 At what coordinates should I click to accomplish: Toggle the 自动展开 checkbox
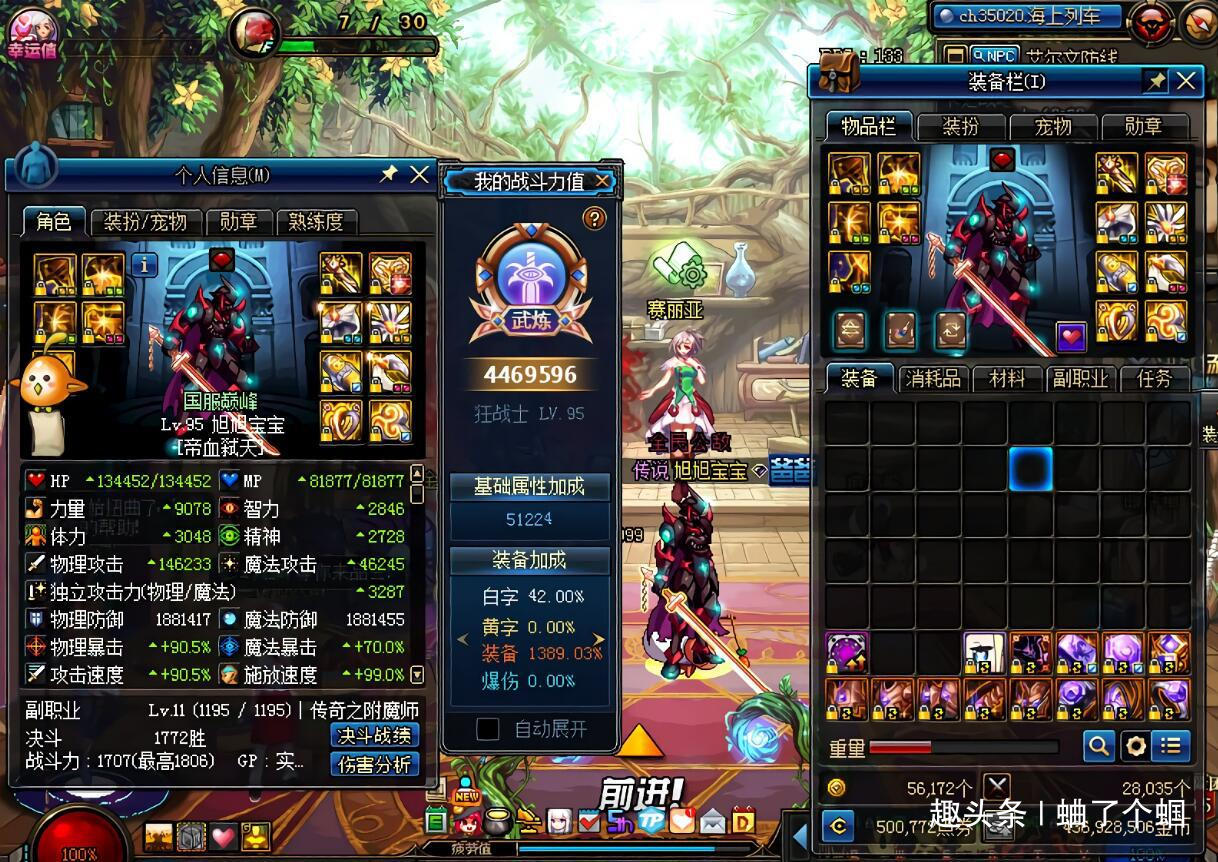pyautogui.click(x=488, y=729)
